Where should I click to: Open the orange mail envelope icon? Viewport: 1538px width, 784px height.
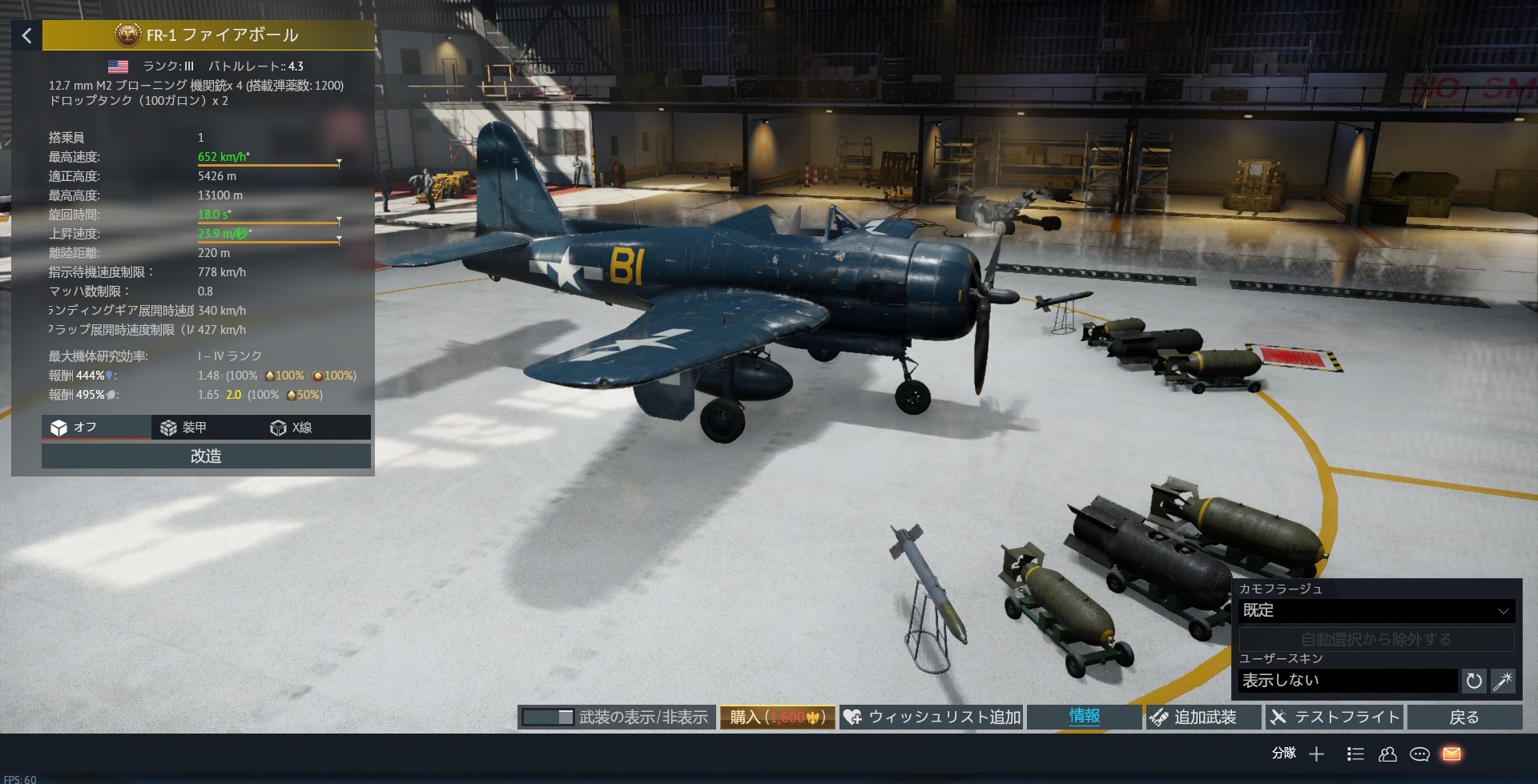click(1451, 754)
